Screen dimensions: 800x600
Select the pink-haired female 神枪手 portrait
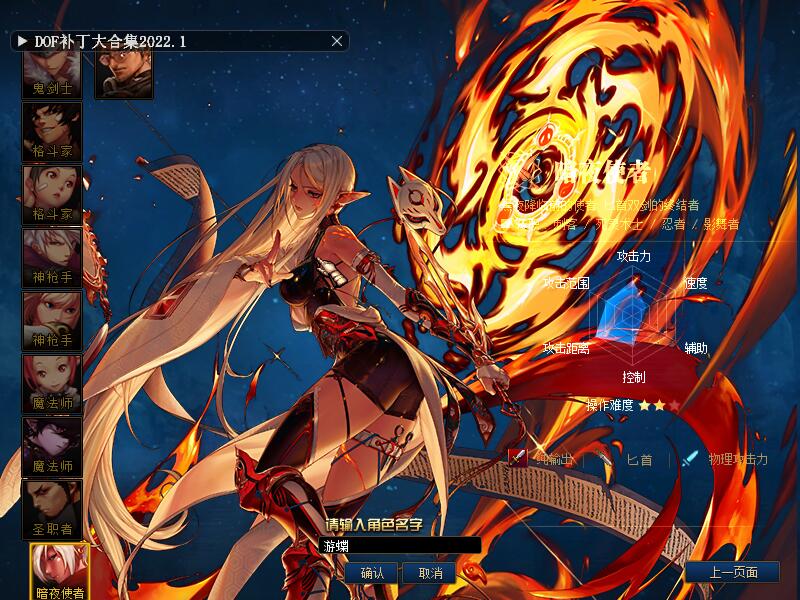52,320
